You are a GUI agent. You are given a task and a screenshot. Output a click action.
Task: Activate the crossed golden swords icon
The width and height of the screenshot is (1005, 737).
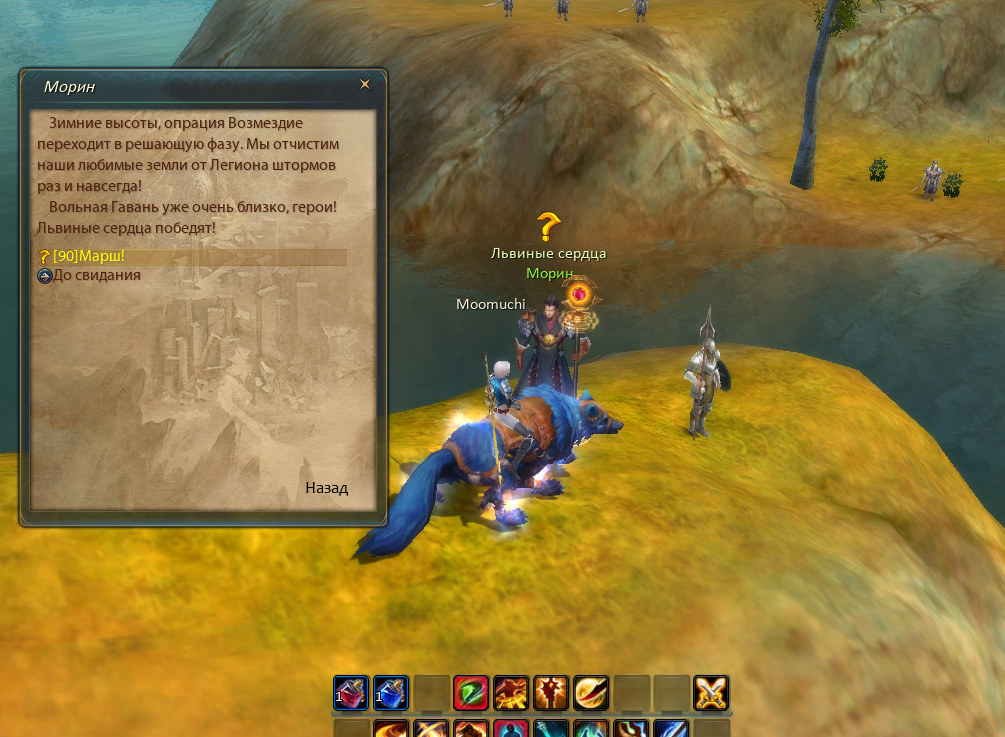pyautogui.click(x=711, y=692)
